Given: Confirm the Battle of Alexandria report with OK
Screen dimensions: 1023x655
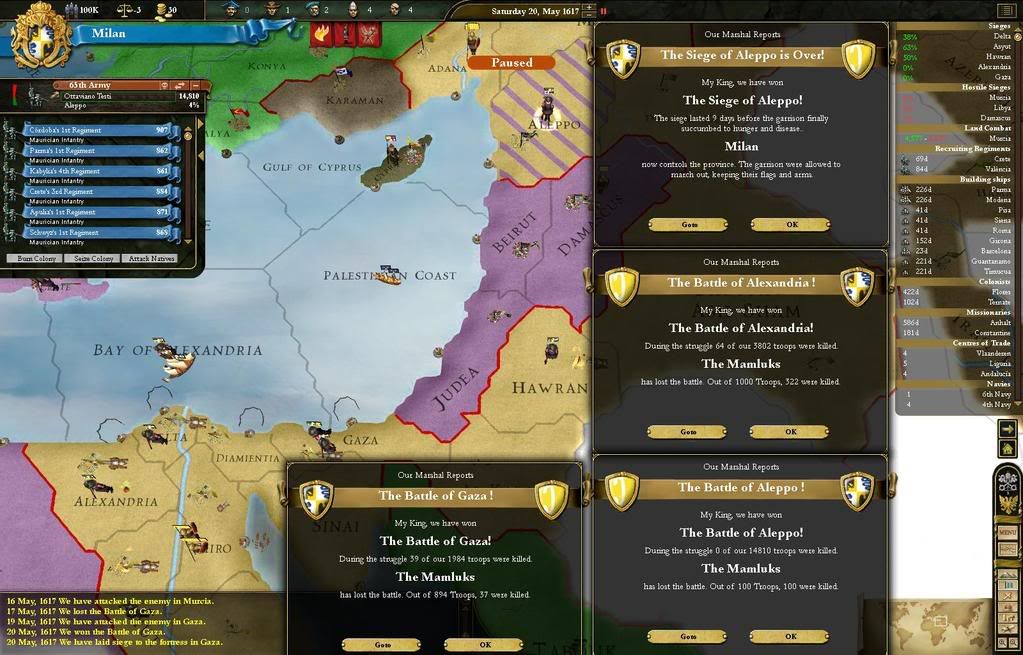Looking at the screenshot, I should click(x=790, y=432).
